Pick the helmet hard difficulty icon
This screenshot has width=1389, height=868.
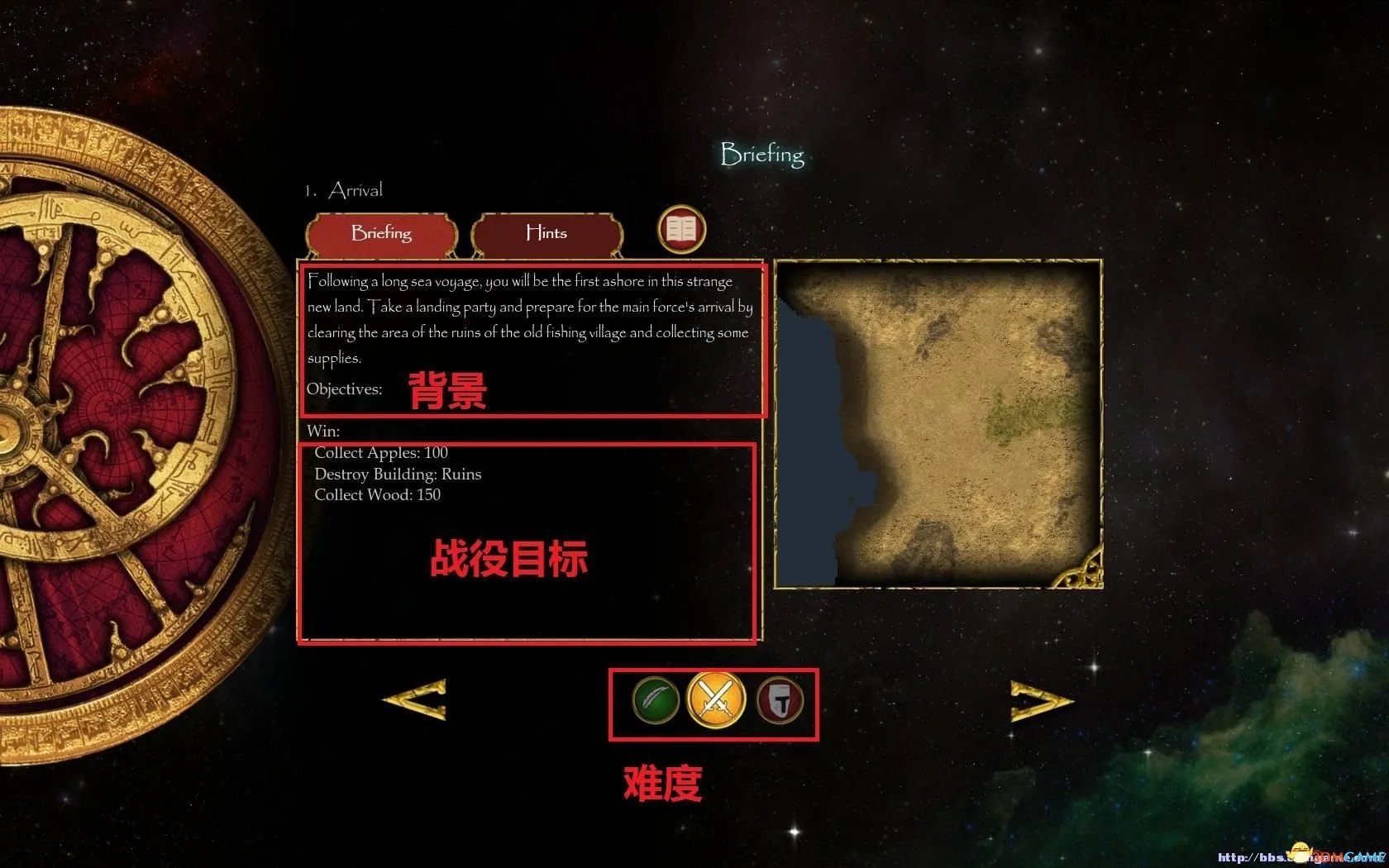pos(780,700)
